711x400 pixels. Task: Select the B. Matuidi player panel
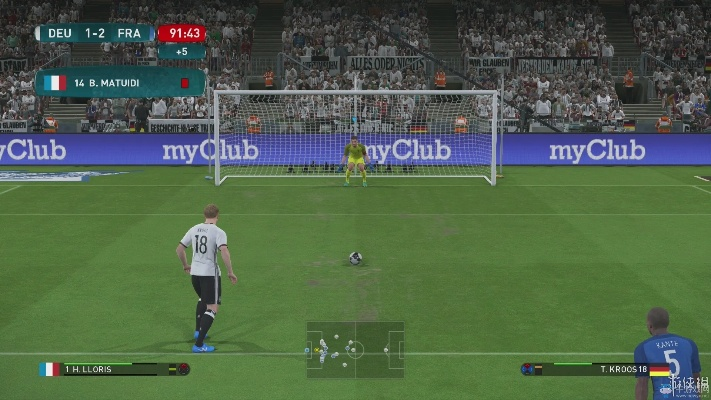click(x=118, y=82)
